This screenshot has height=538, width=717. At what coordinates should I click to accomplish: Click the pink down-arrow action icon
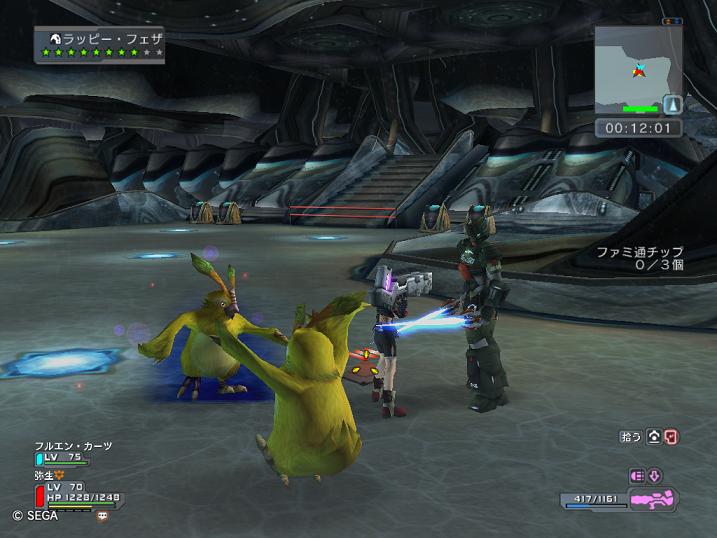[655, 475]
